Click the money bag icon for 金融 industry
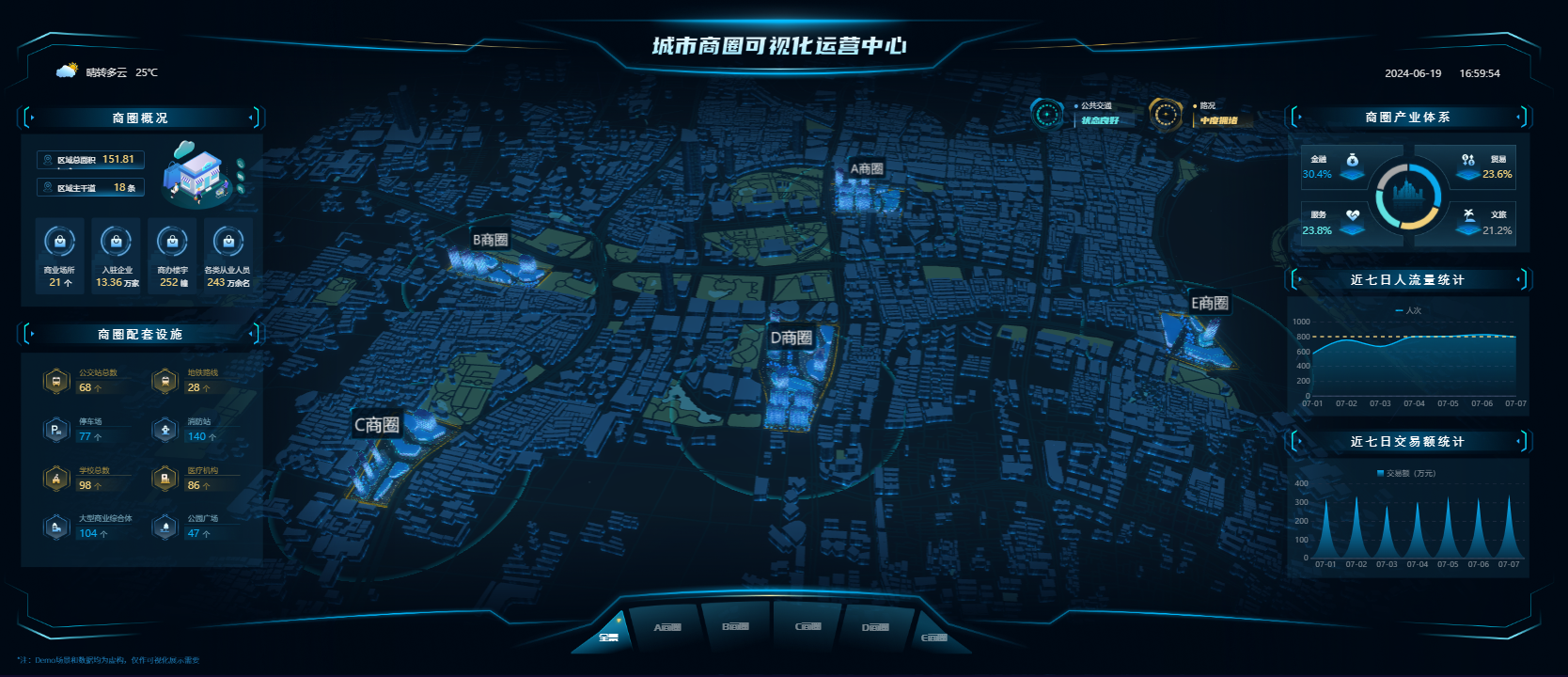This screenshot has height=677, width=1568. [1352, 163]
